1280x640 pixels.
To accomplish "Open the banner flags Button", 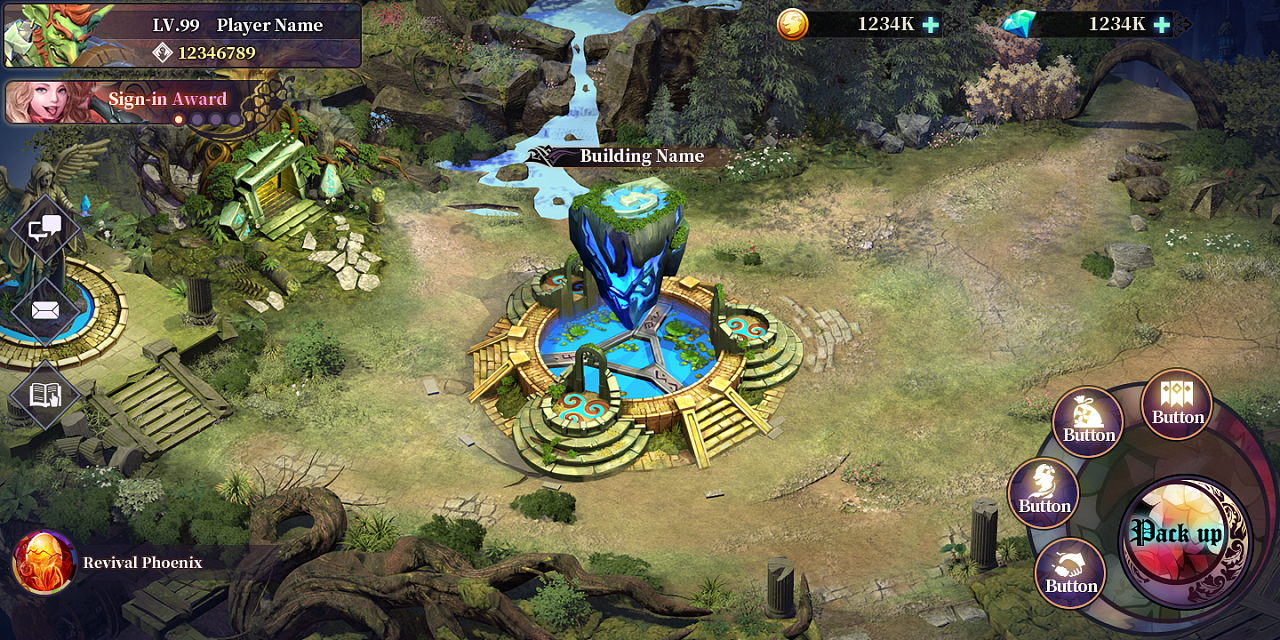I will tap(1177, 404).
